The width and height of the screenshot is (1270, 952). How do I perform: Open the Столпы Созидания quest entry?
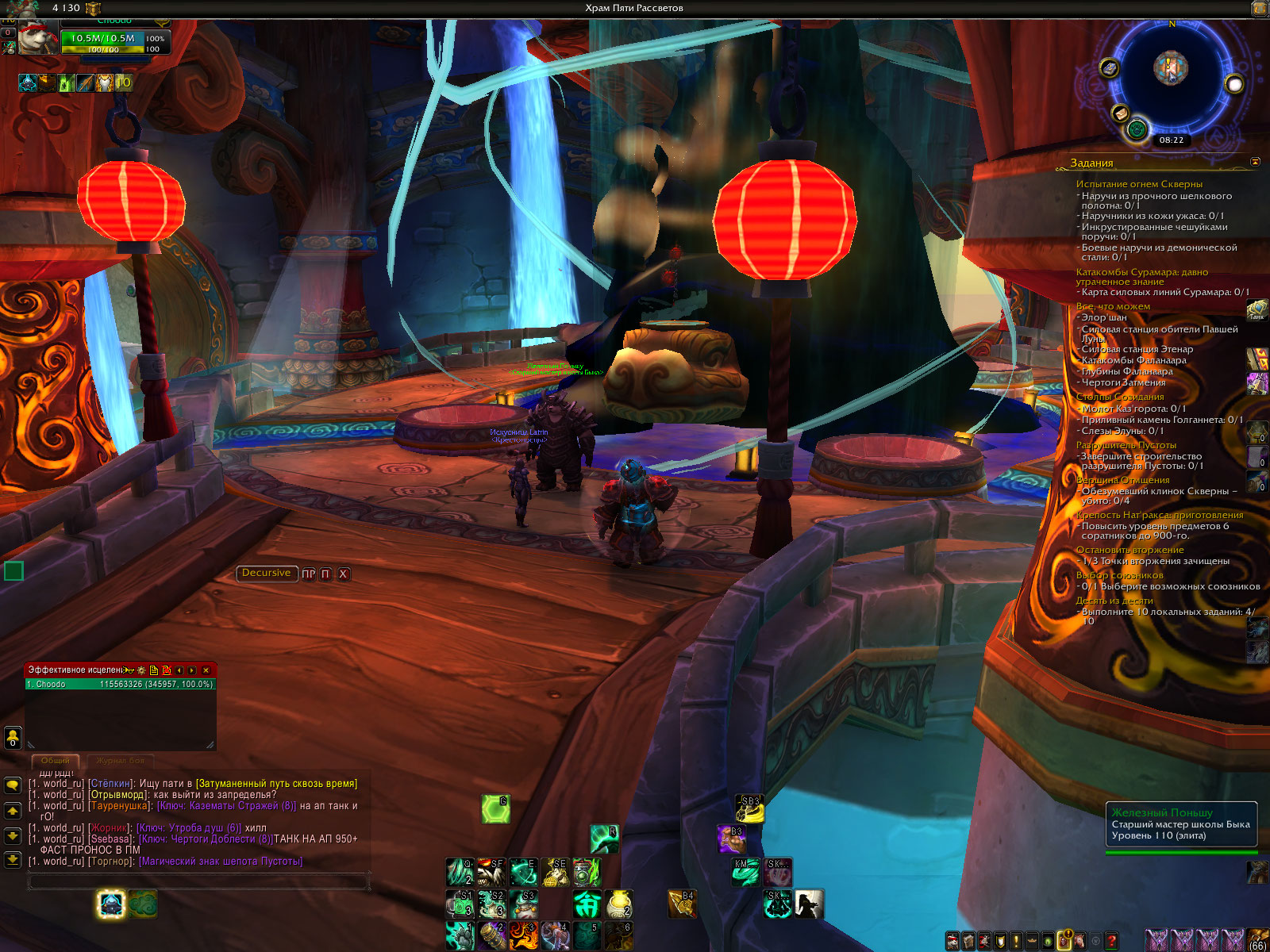[x=1120, y=397]
